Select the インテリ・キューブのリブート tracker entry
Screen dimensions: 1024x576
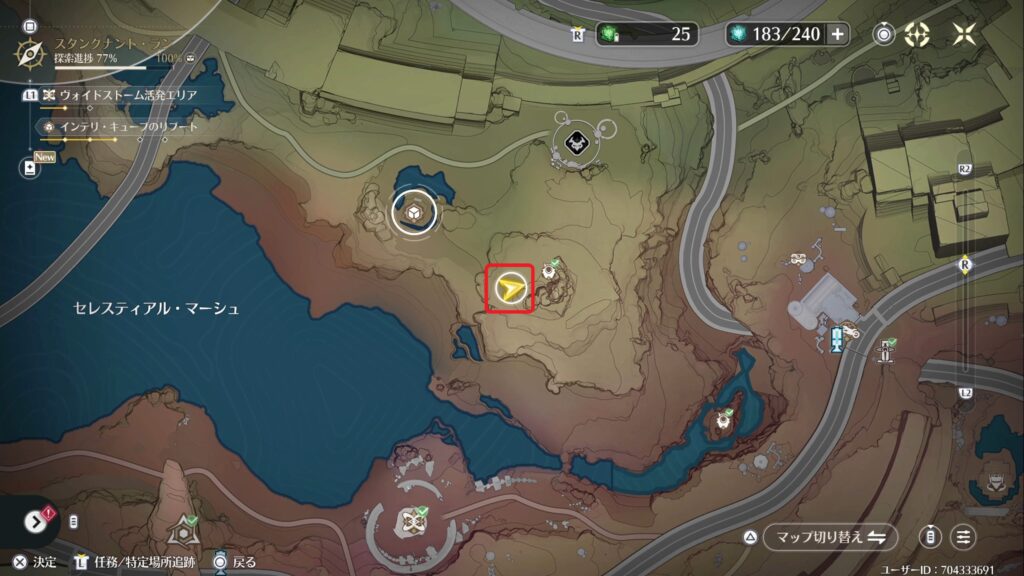tap(128, 127)
